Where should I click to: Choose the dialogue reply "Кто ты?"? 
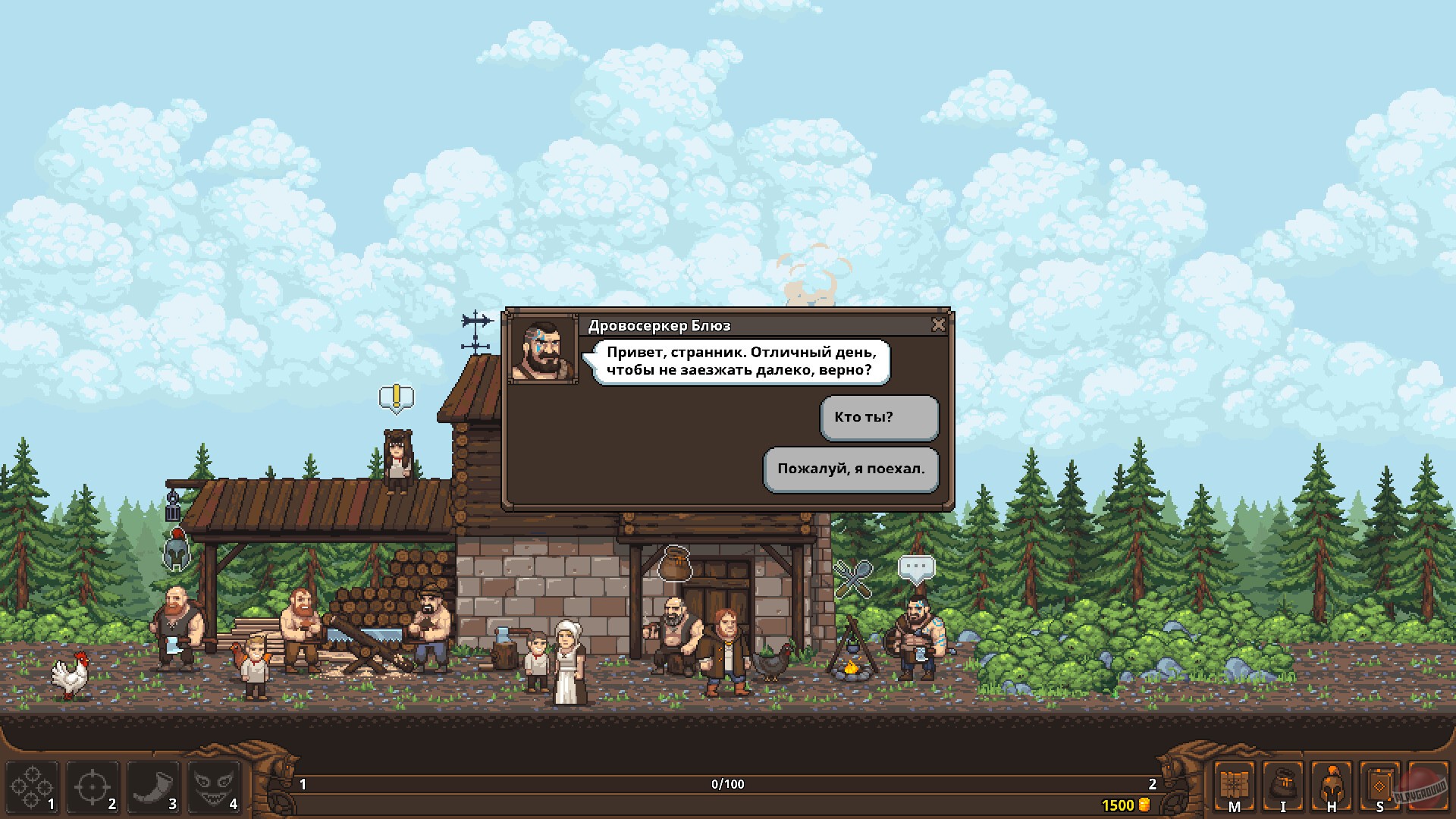point(878,416)
